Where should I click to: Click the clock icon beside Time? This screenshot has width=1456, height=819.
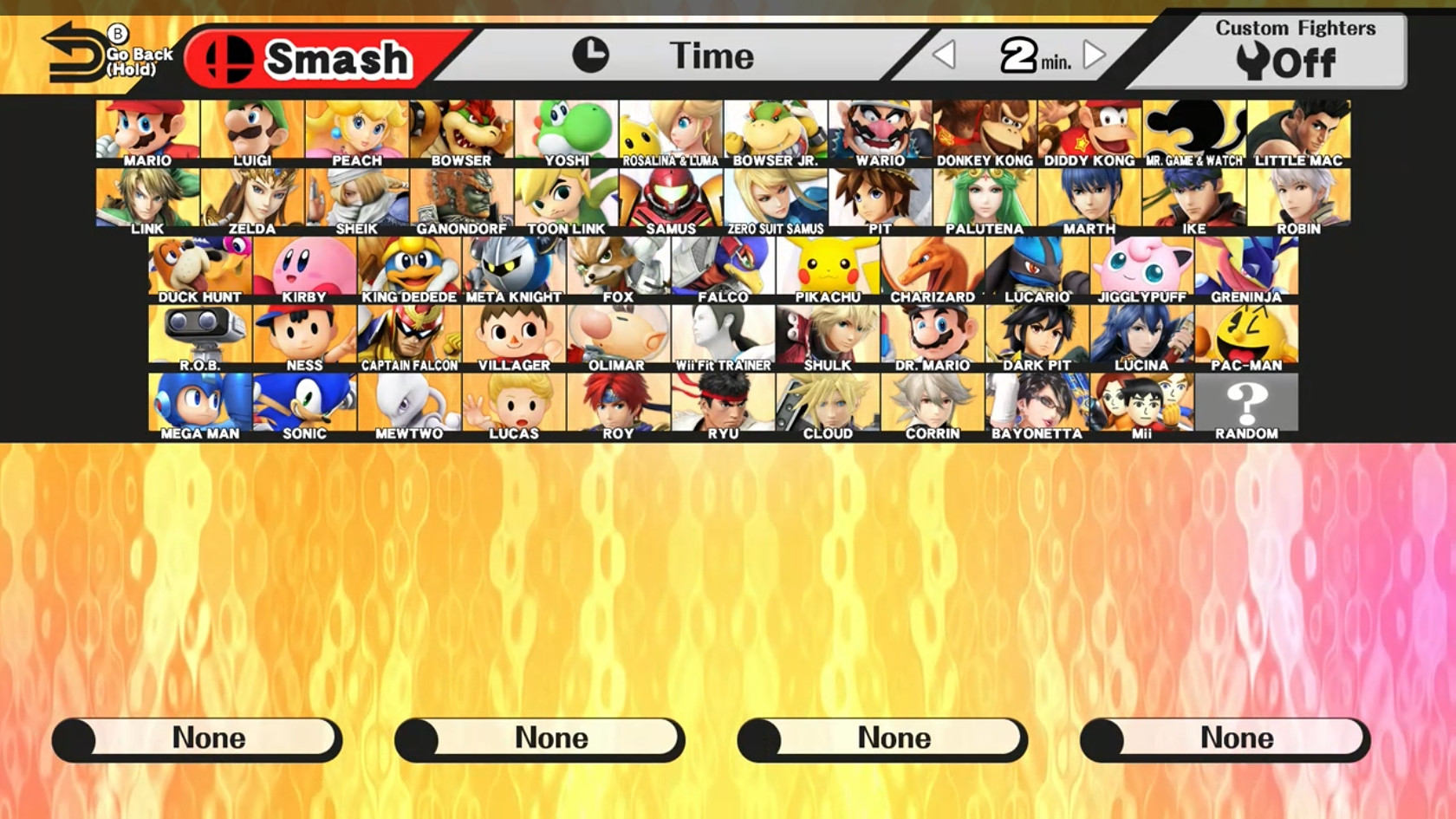click(593, 55)
